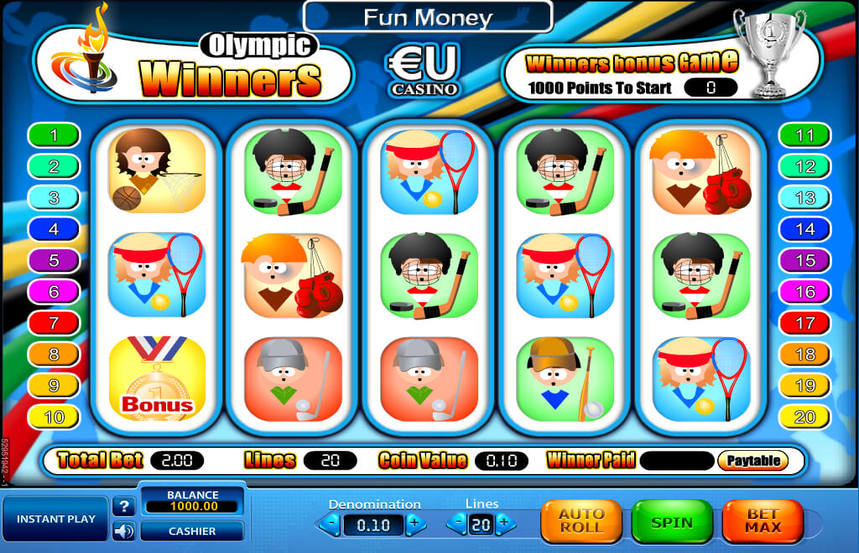Viewport: 859px width, 553px height.
Task: Open the Paytable
Action: pos(752,461)
